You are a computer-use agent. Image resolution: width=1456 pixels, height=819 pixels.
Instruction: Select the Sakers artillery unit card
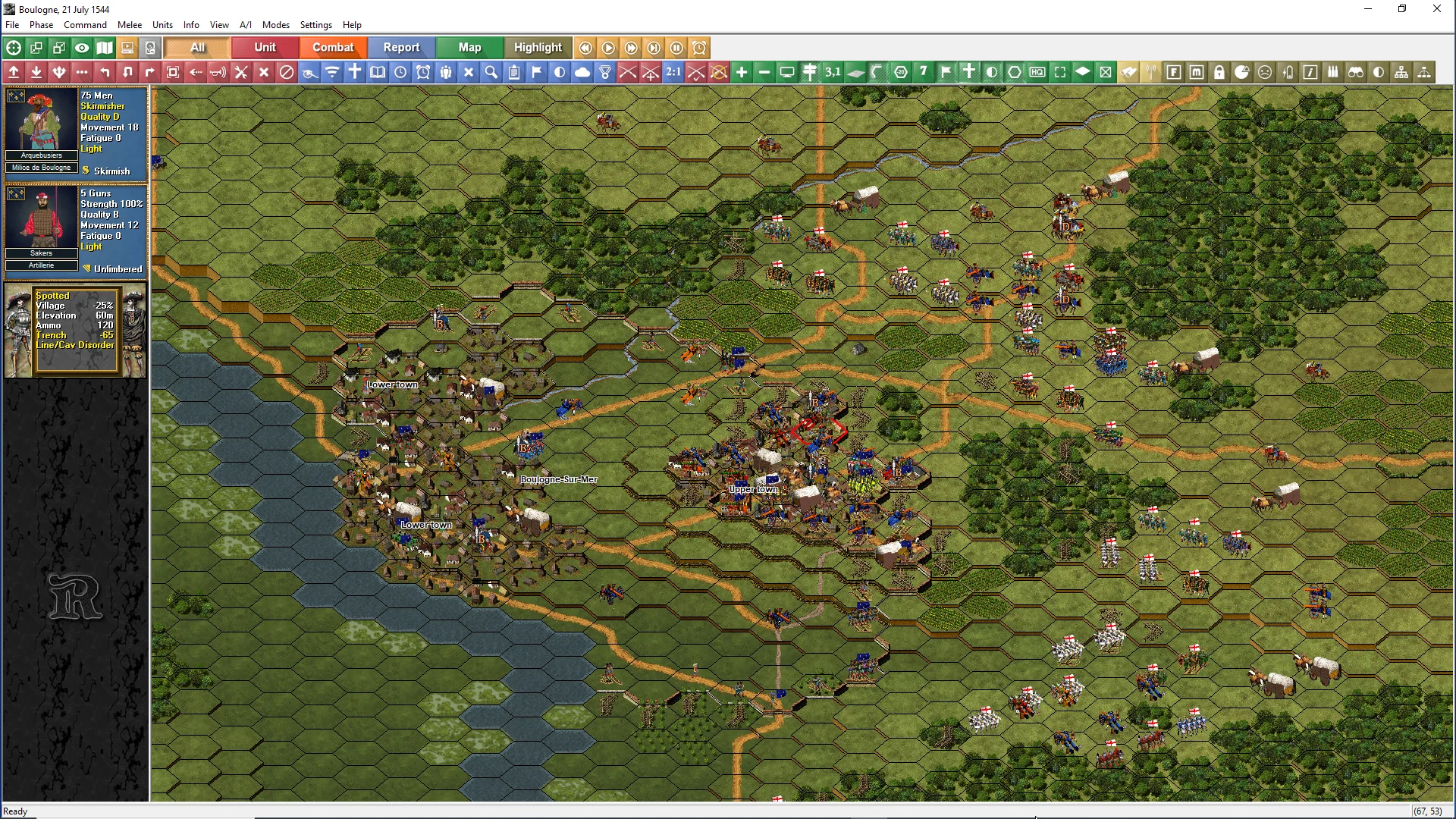point(76,229)
